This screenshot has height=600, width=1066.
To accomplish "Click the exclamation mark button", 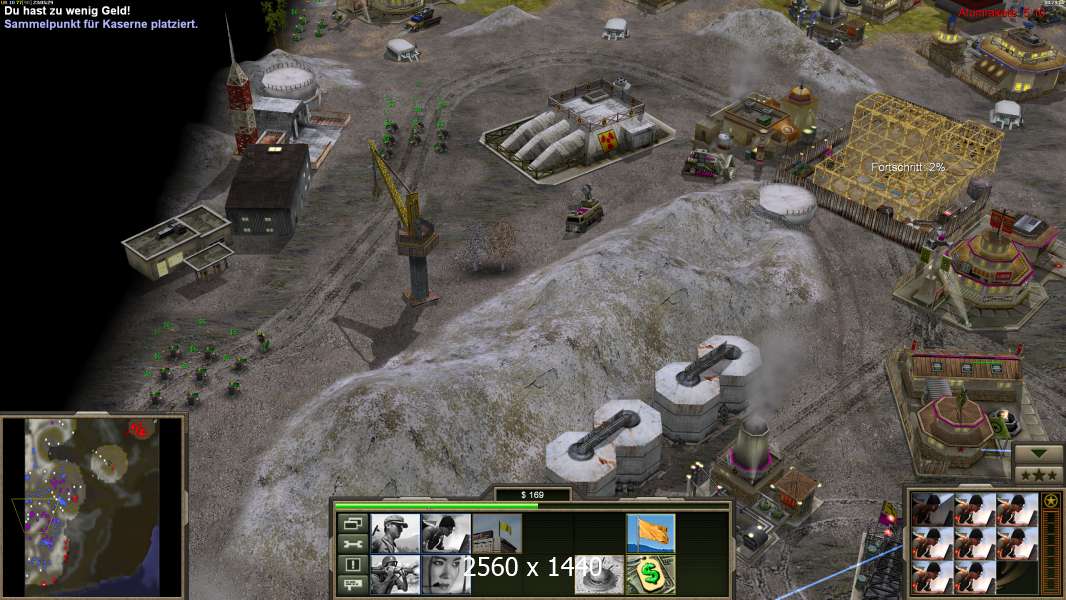I will click(352, 565).
